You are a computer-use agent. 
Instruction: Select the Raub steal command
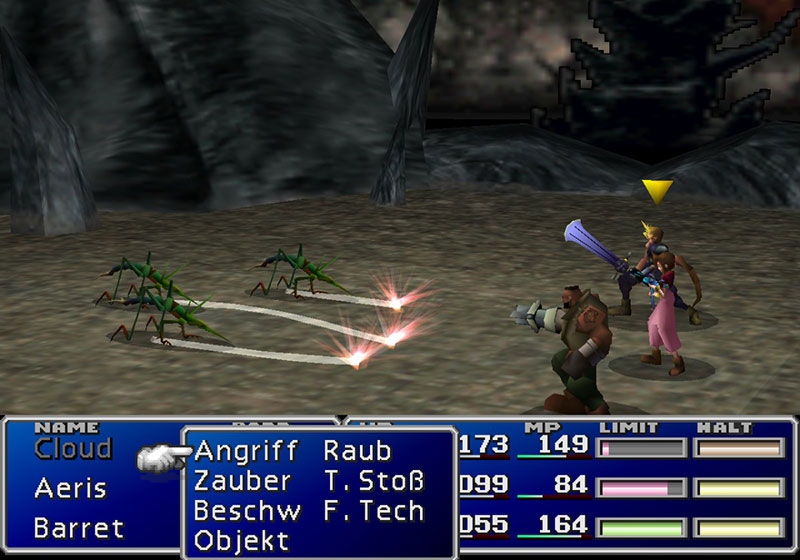point(358,451)
